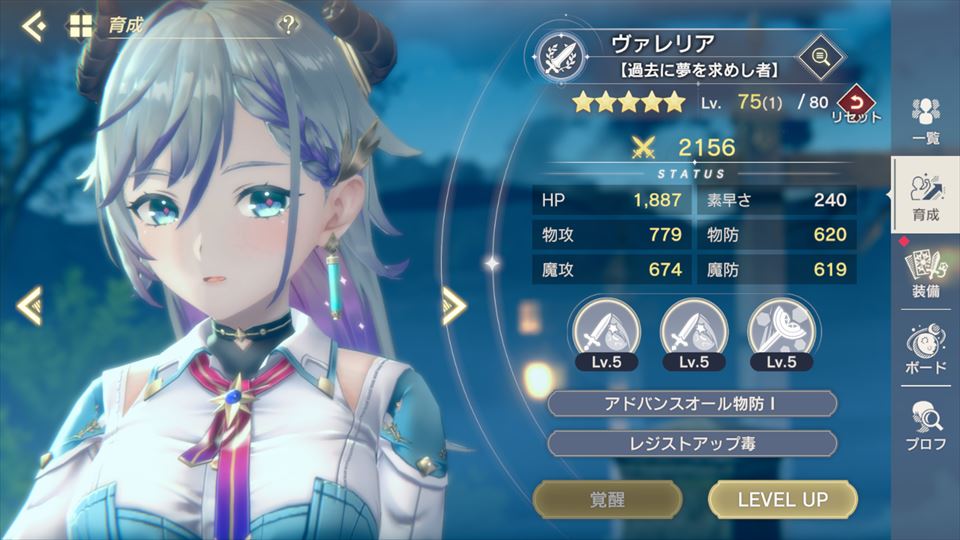The height and width of the screenshot is (540, 960).
Task: Click the リセット level reset button
Action: (855, 104)
